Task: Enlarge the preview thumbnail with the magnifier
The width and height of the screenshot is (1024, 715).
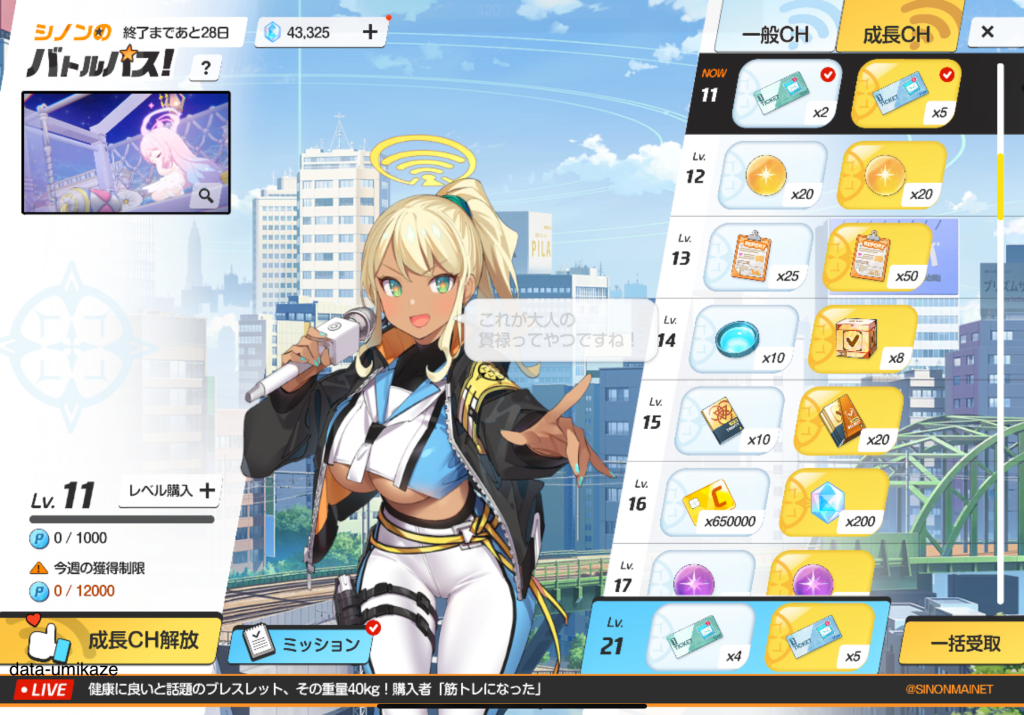Action: pos(206,196)
